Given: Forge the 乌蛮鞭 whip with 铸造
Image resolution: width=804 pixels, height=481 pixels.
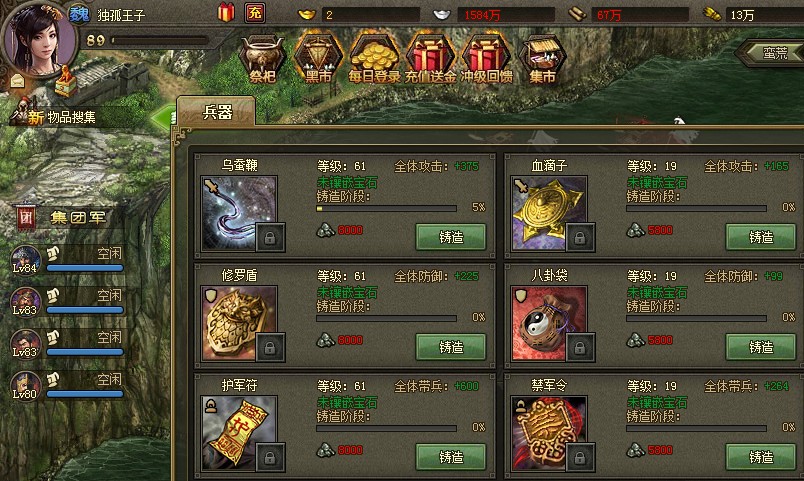Looking at the screenshot, I should 451,237.
